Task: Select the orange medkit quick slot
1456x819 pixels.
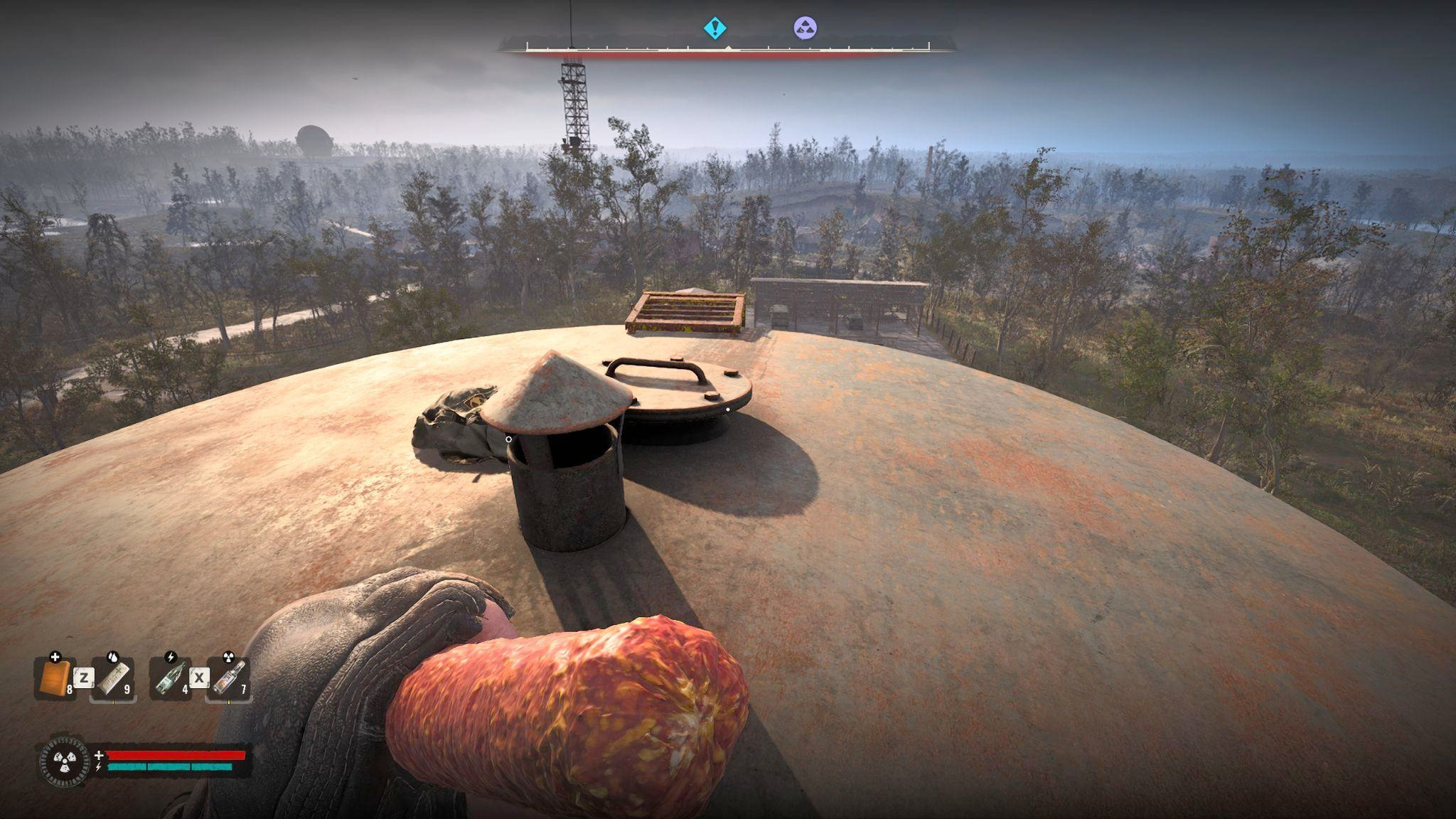Action: coord(54,678)
